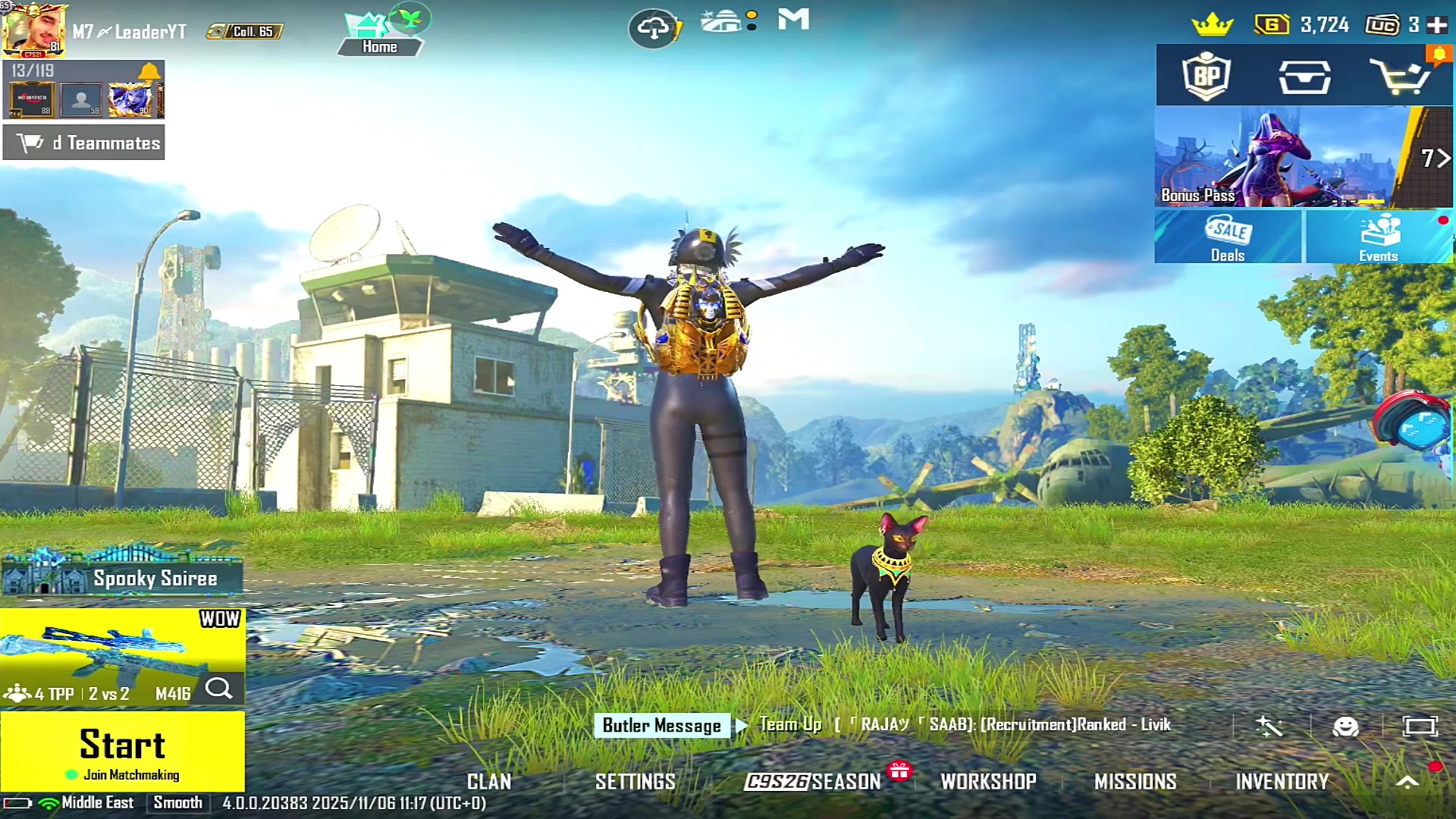Select the game mode M416 panel
Image resolution: width=1456 pixels, height=819 pixels.
(x=121, y=657)
